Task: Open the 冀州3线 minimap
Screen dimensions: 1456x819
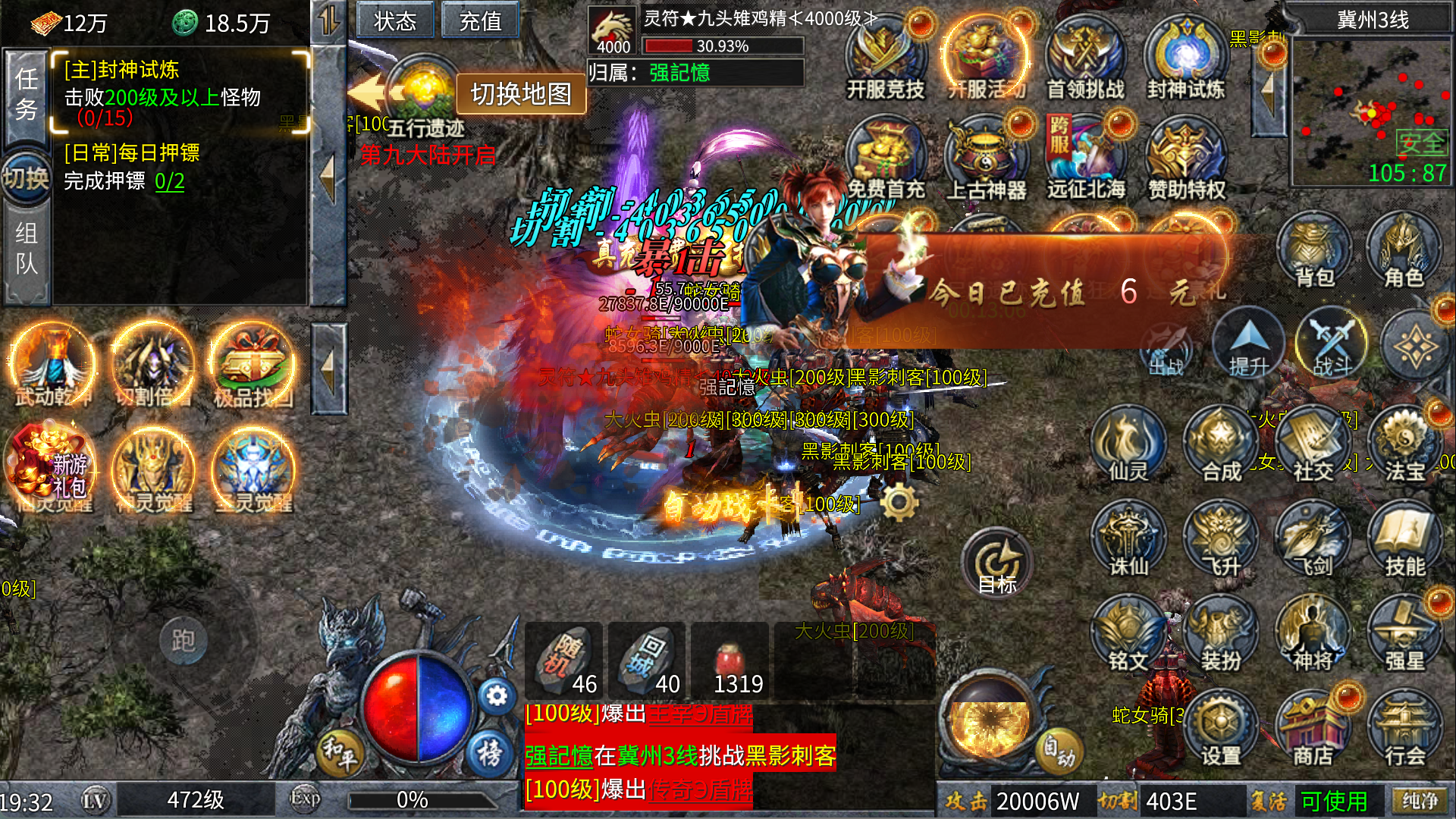Action: [1371, 110]
